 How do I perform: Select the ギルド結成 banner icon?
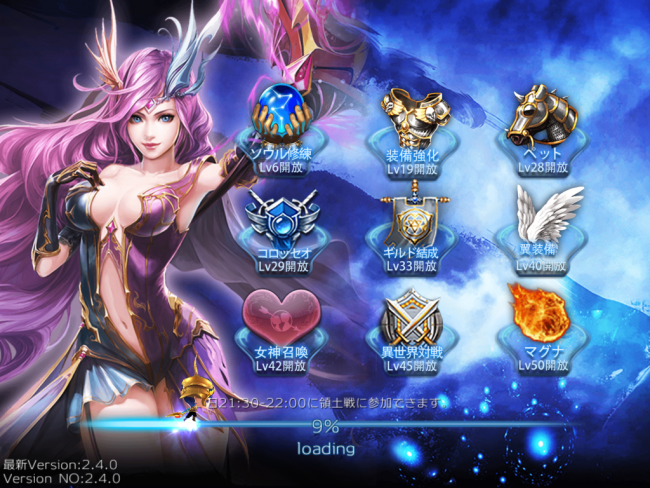tap(411, 218)
